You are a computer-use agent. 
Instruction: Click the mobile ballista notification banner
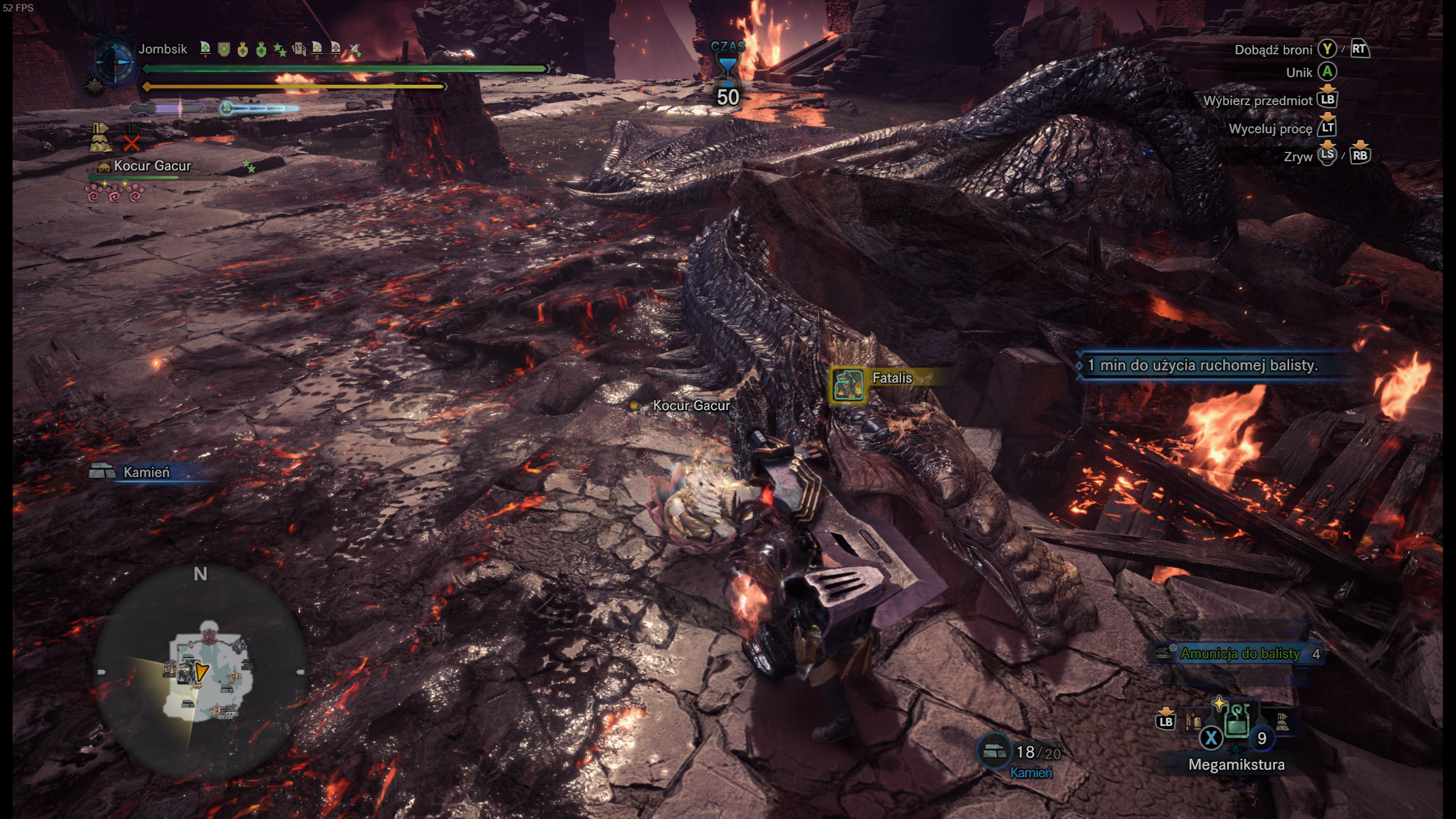coord(1202,365)
